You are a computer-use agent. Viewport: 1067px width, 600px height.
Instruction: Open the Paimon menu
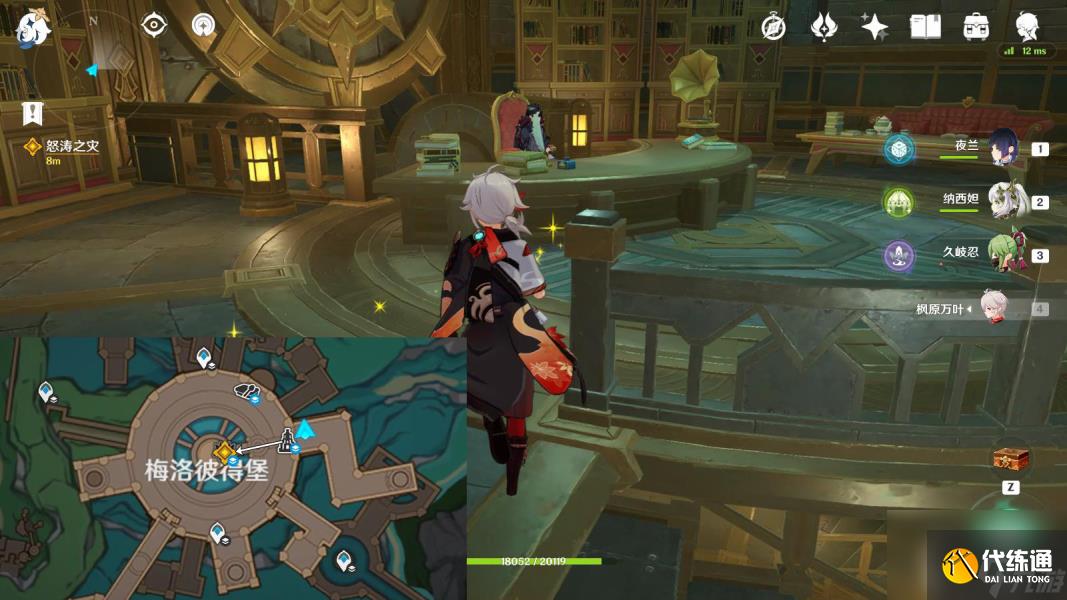point(34,27)
